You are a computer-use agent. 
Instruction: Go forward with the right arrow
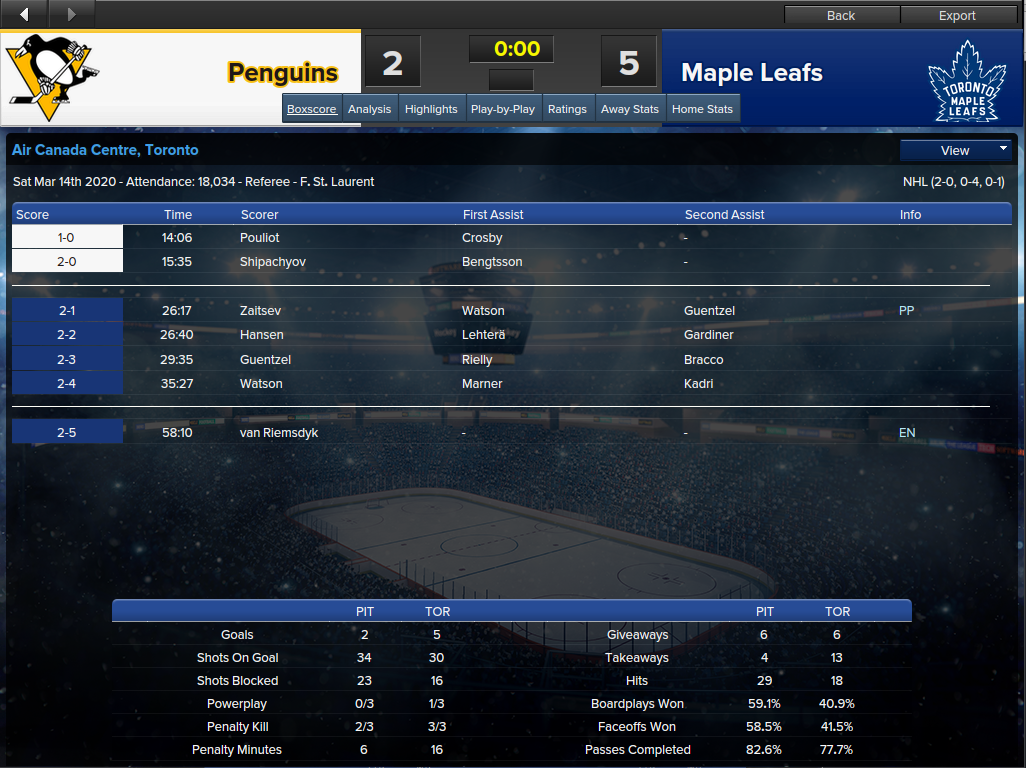71,14
